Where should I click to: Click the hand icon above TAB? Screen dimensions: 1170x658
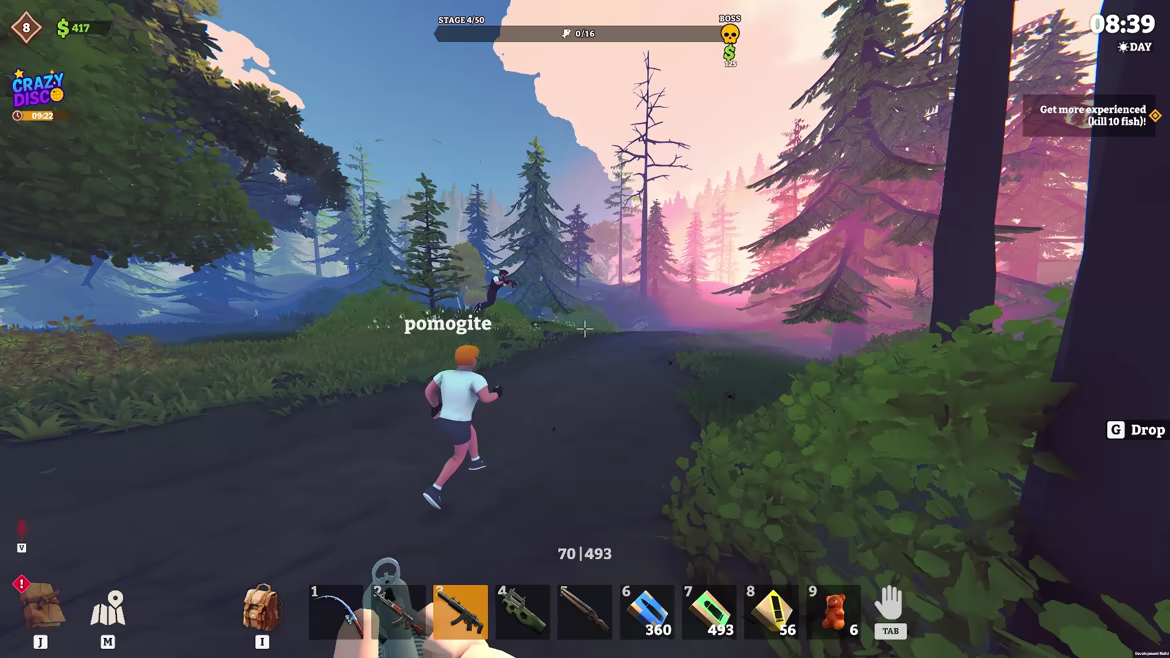pos(889,604)
